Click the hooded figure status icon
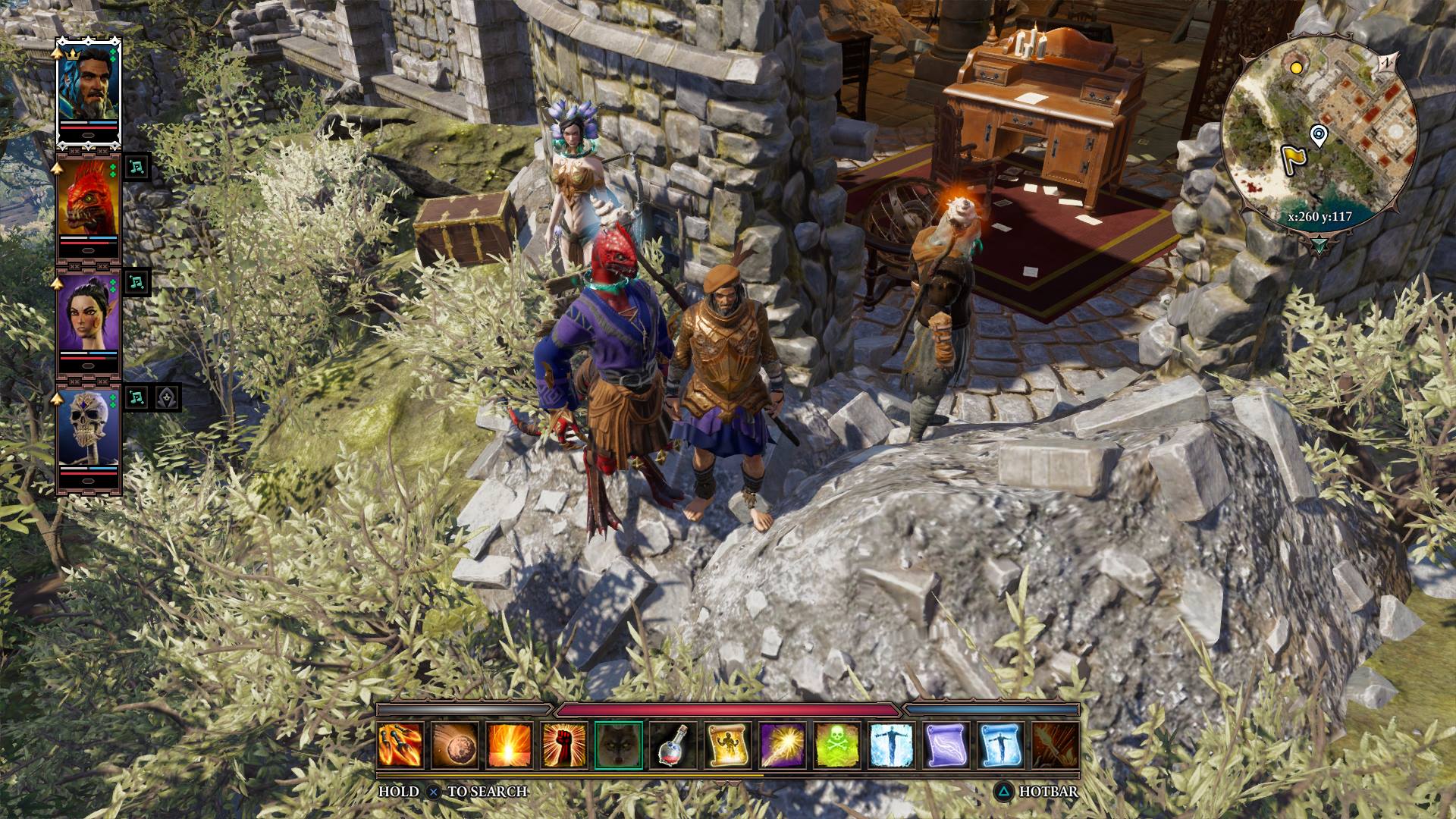 (168, 397)
